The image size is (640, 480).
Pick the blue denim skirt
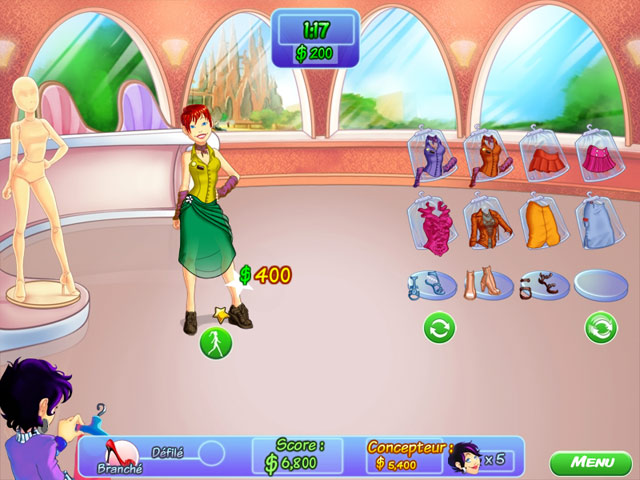coord(600,220)
